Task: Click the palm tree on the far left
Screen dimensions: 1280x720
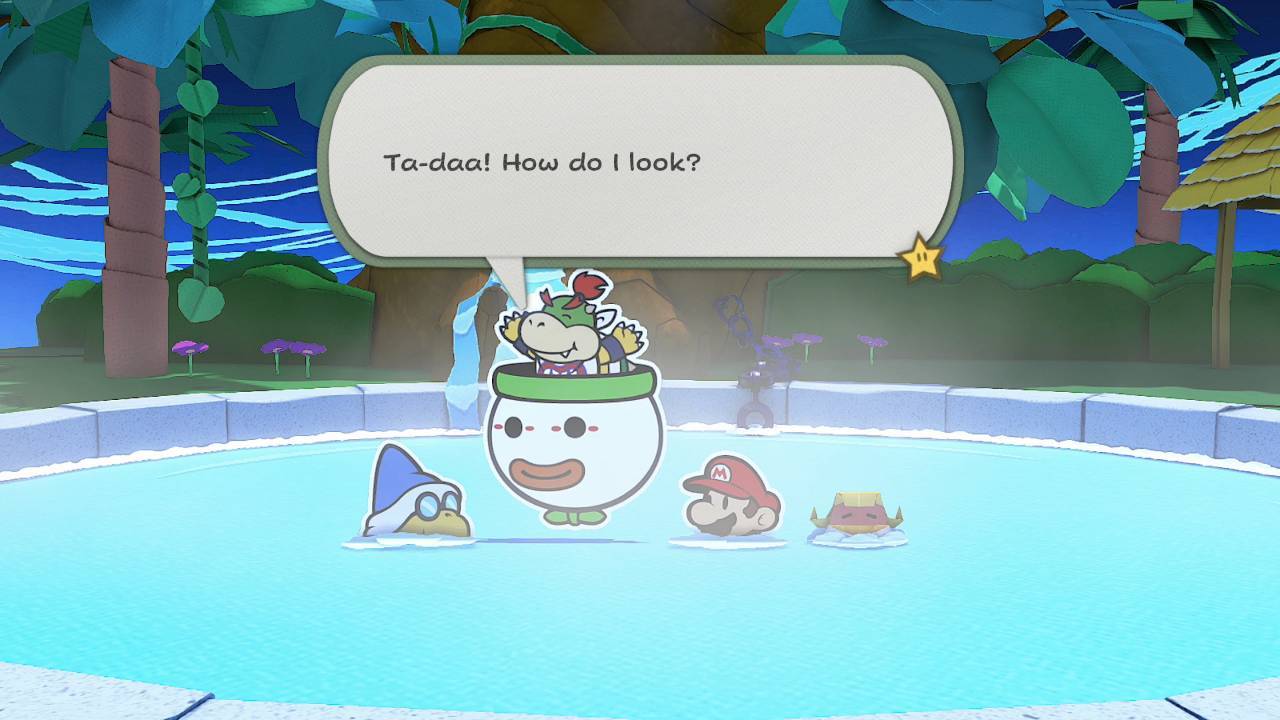Action: [130, 200]
